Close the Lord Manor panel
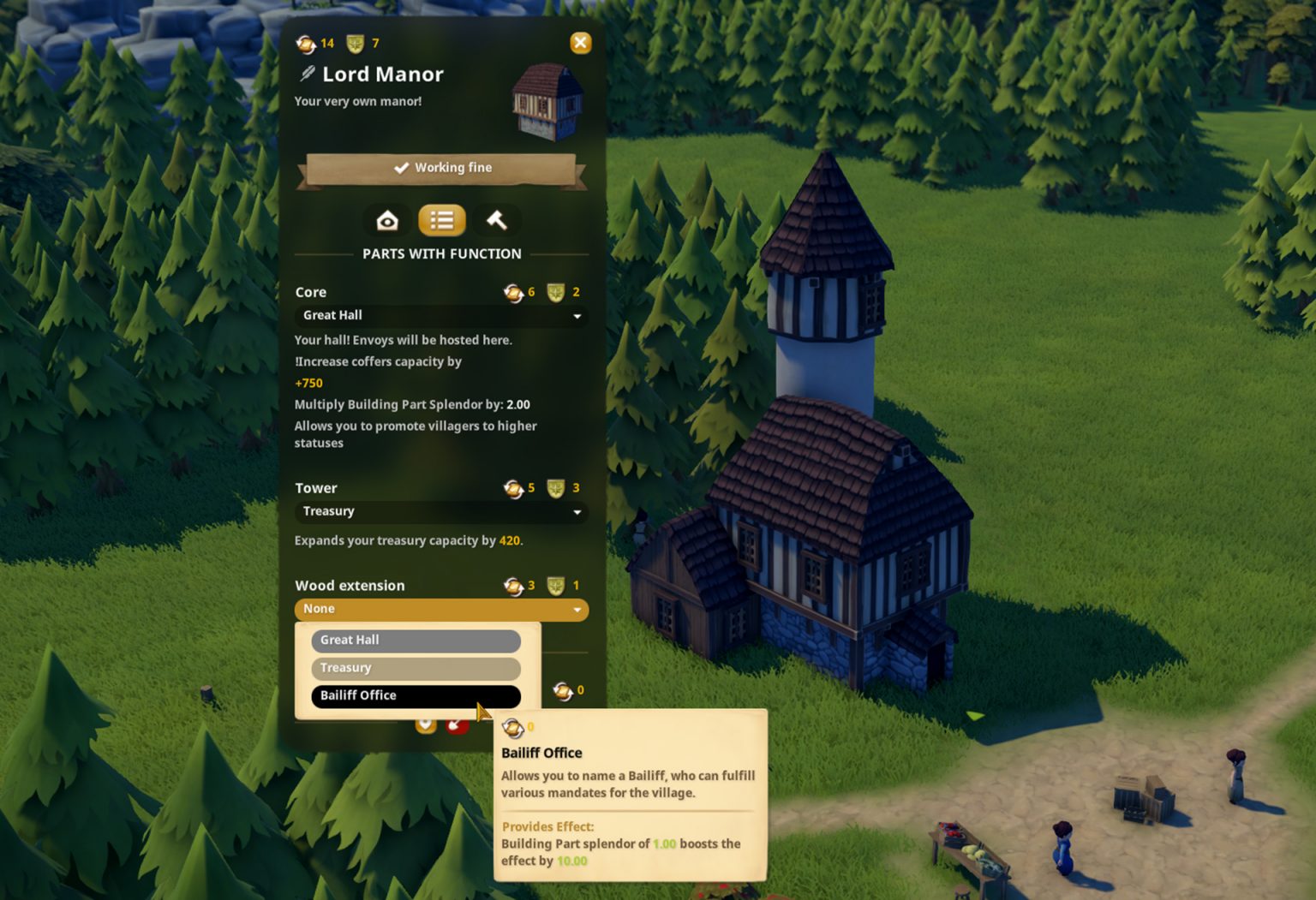Viewport: 1316px width, 900px height. pyautogui.click(x=580, y=43)
